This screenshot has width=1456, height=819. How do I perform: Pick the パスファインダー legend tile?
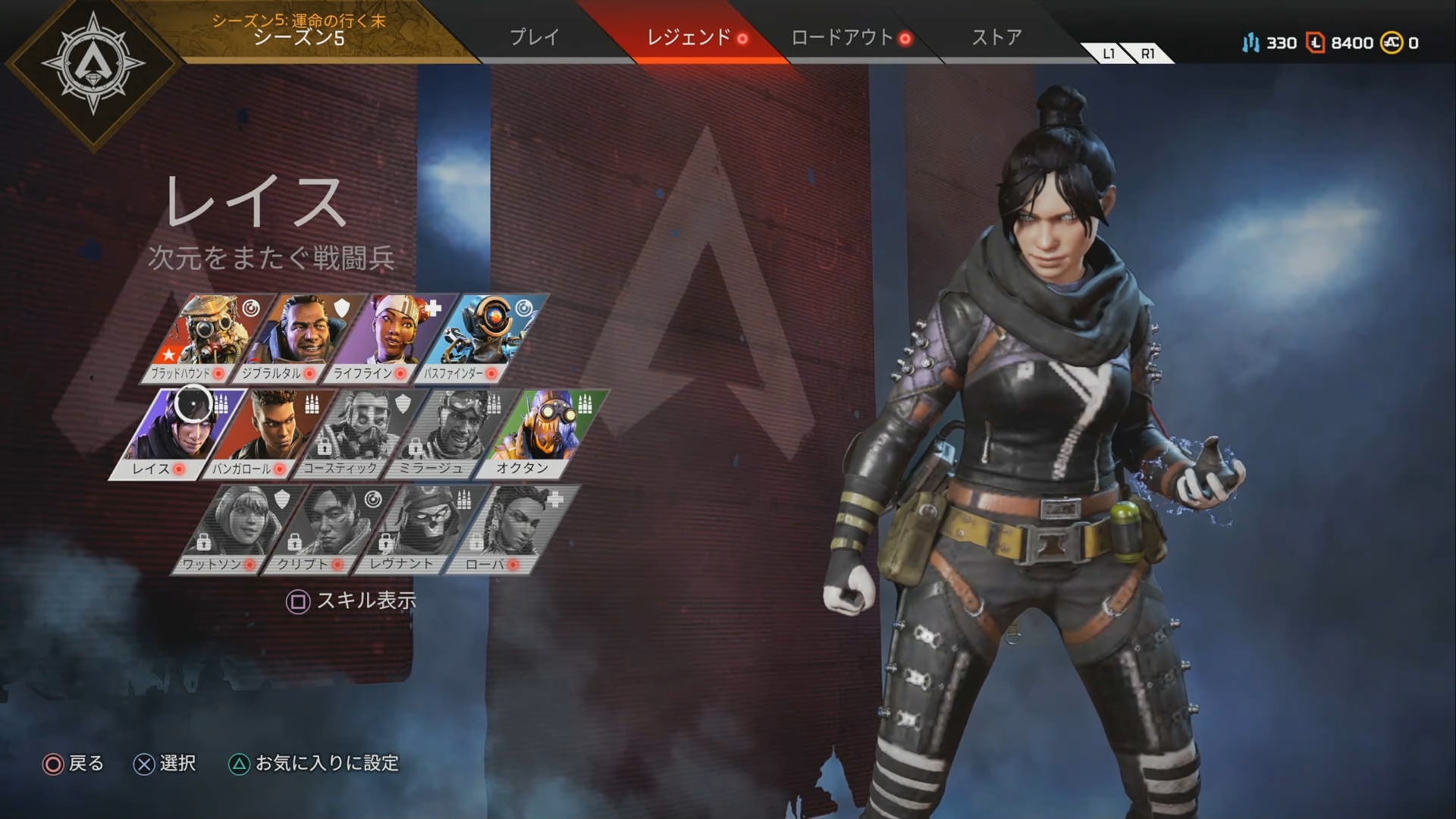482,338
